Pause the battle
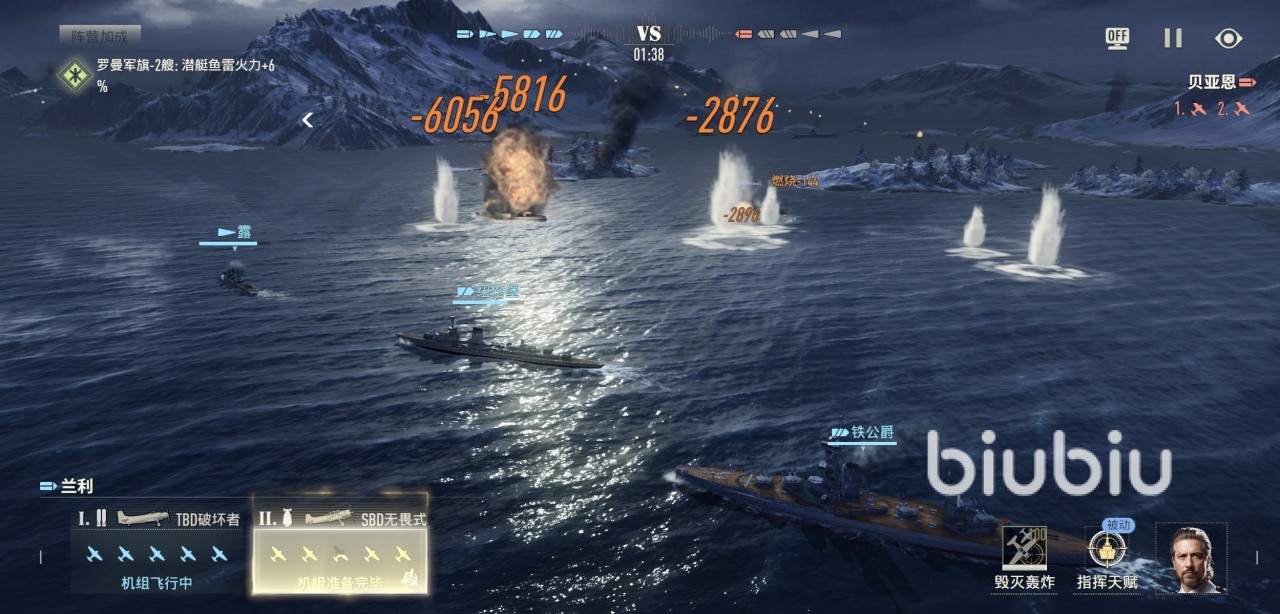The width and height of the screenshot is (1280, 614). [1173, 38]
